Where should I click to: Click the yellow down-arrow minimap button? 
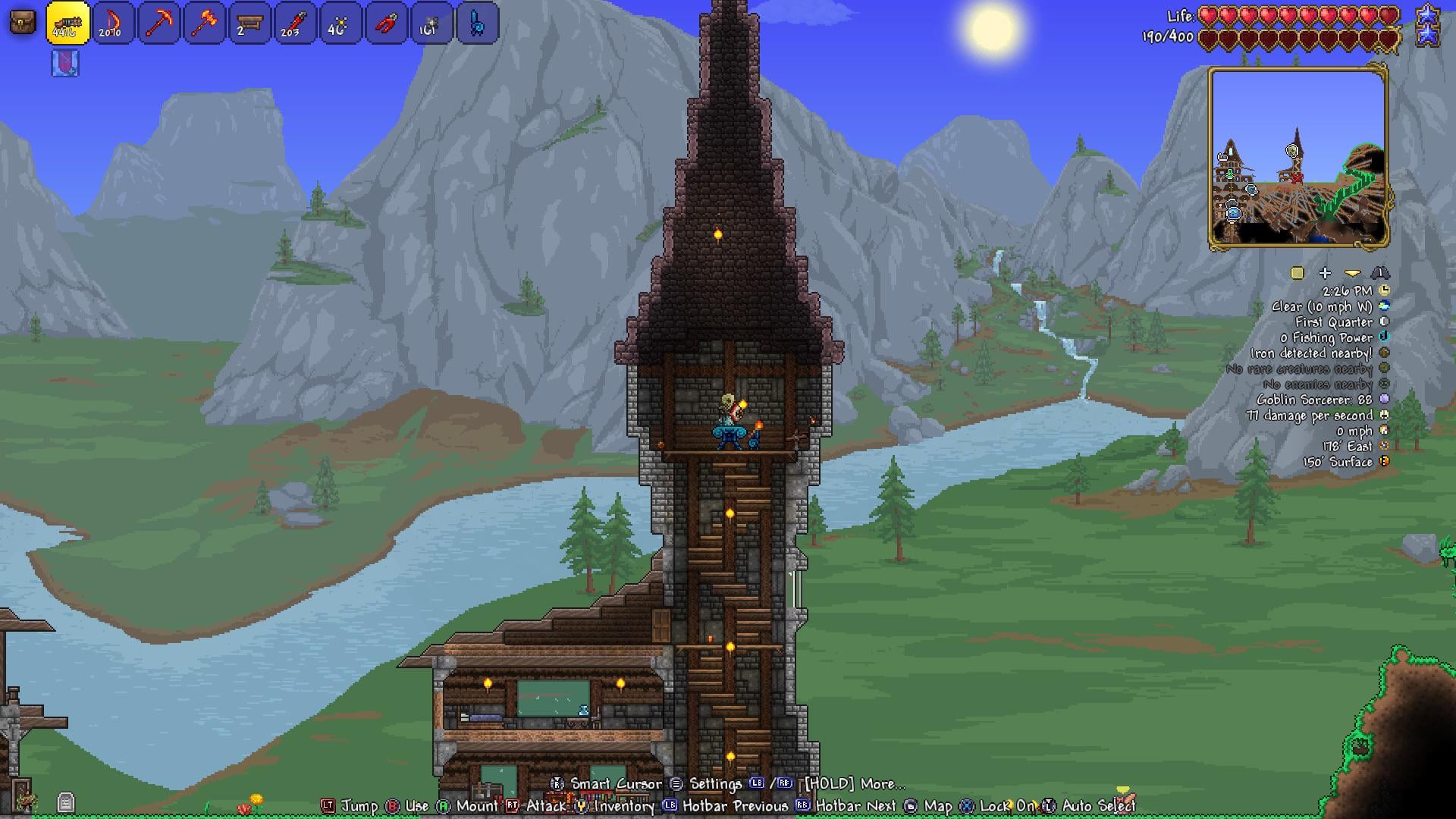coord(1352,273)
